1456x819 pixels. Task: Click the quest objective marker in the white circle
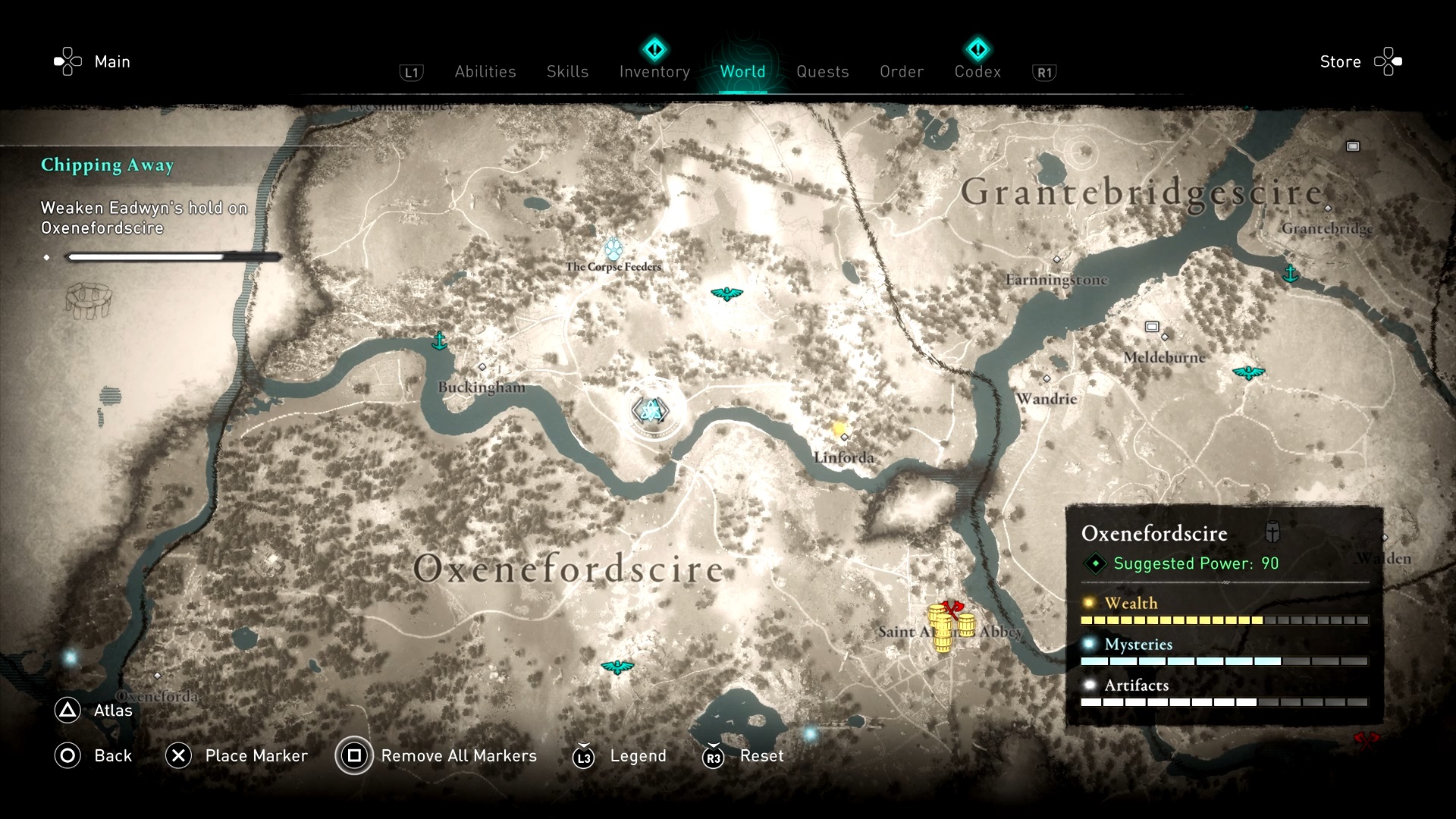[x=650, y=410]
